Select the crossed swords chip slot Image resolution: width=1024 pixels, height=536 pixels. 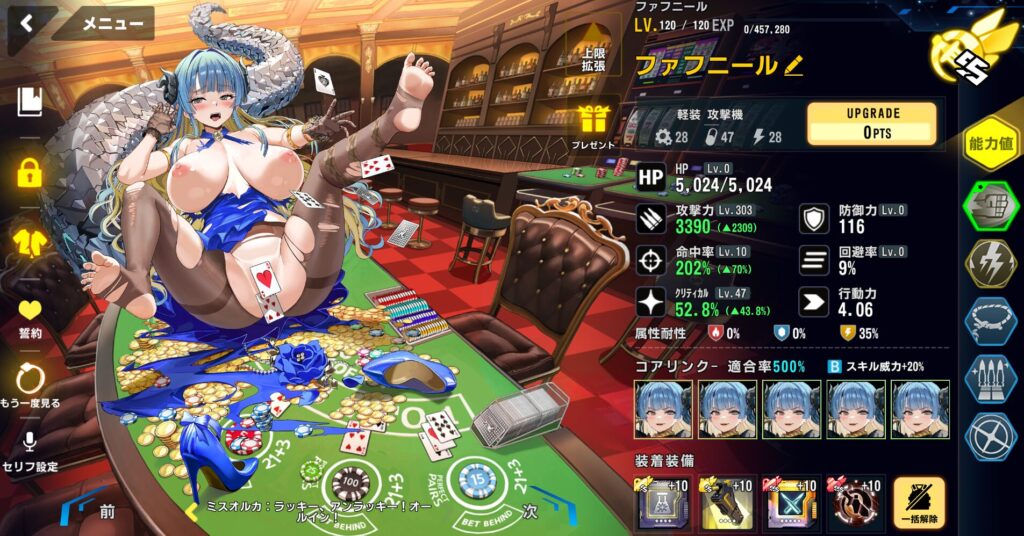(x=789, y=503)
